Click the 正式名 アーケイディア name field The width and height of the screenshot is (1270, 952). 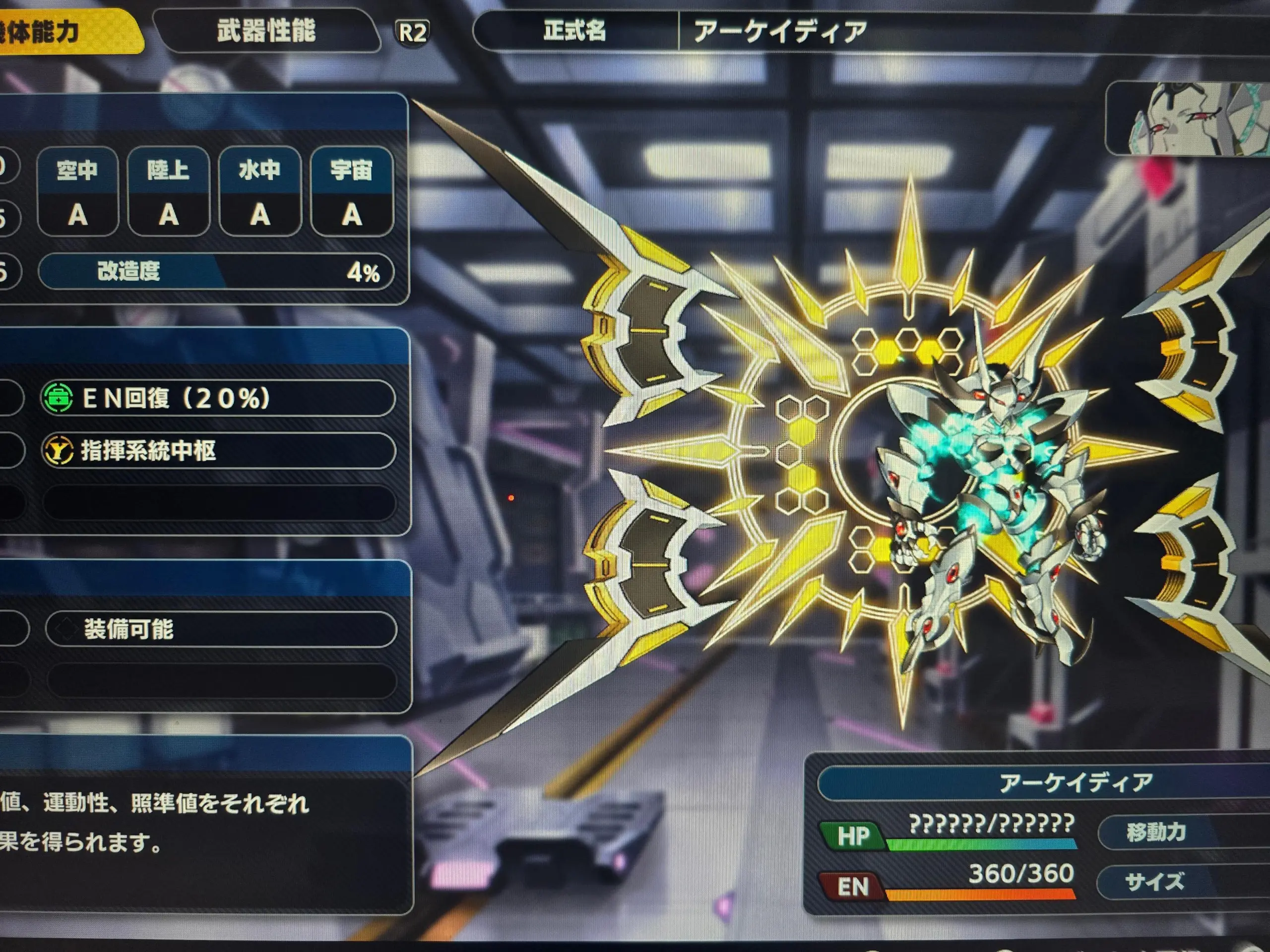(861, 31)
